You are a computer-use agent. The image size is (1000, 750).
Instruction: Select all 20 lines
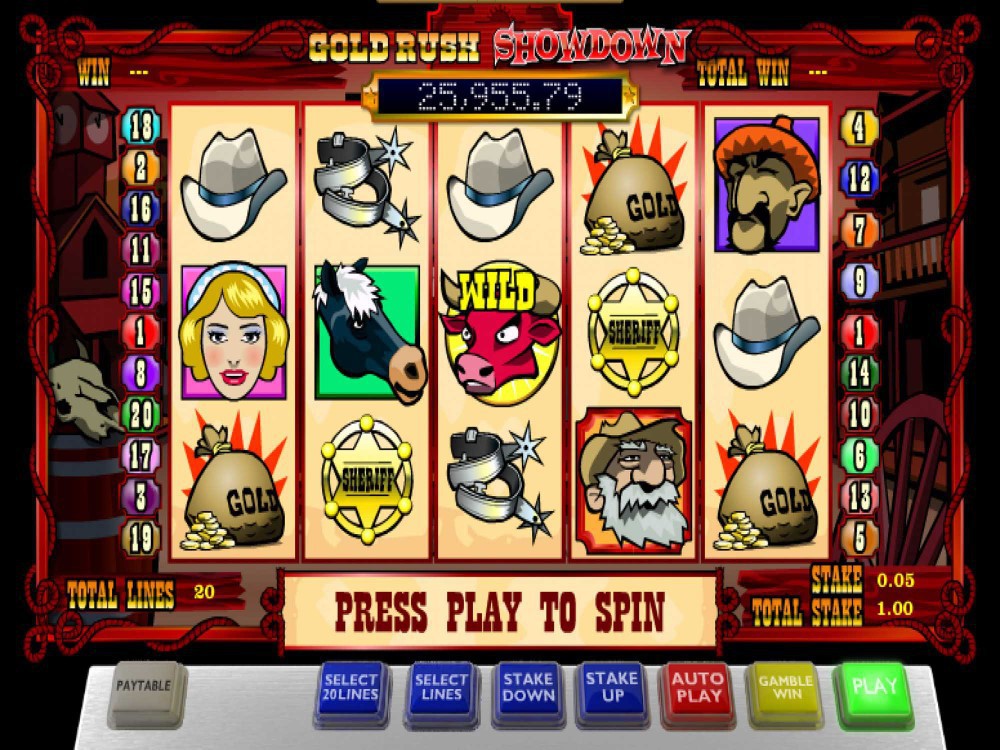tap(351, 687)
